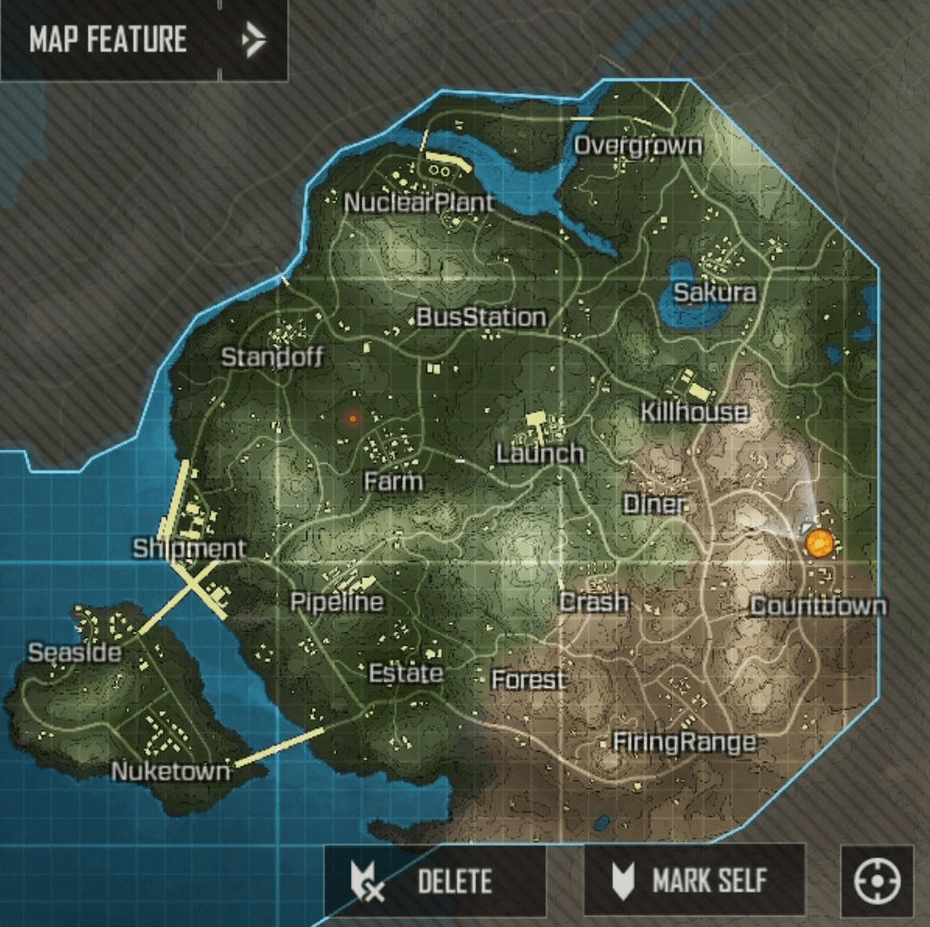Mark your own position with Mark Self
Screen dimensions: 930x927
(x=694, y=881)
